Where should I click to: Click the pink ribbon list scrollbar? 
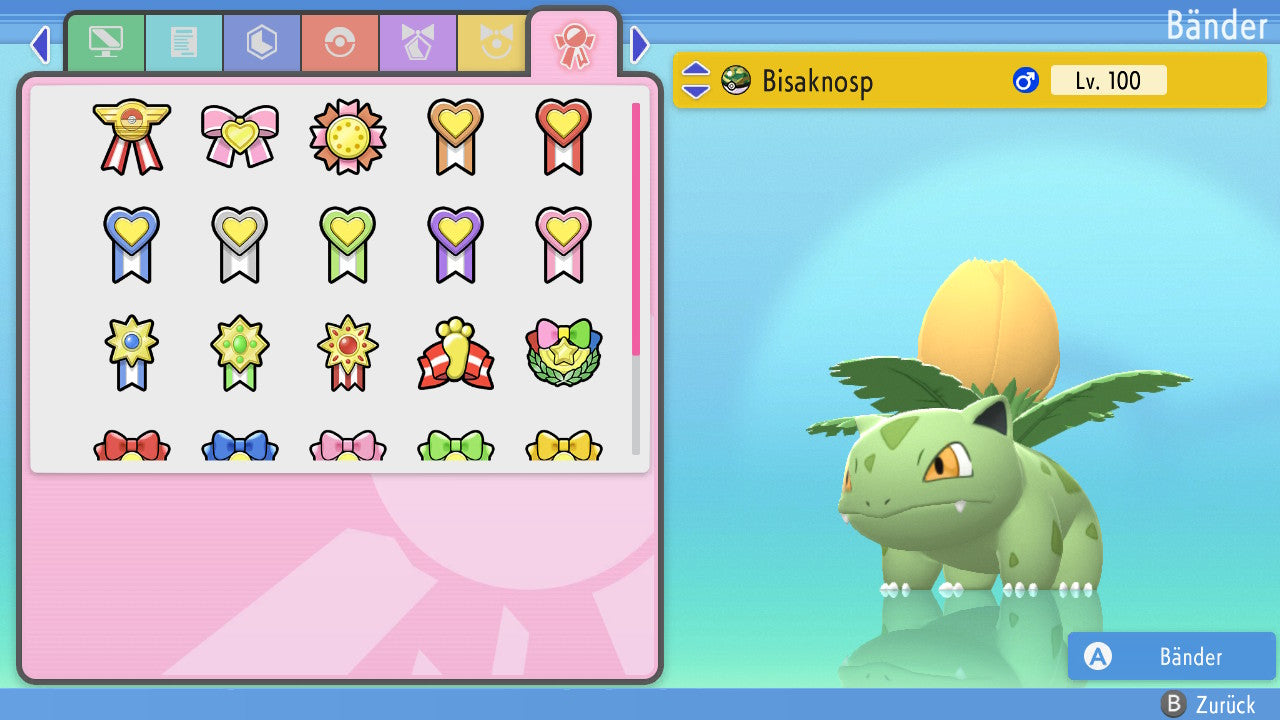coord(636,228)
